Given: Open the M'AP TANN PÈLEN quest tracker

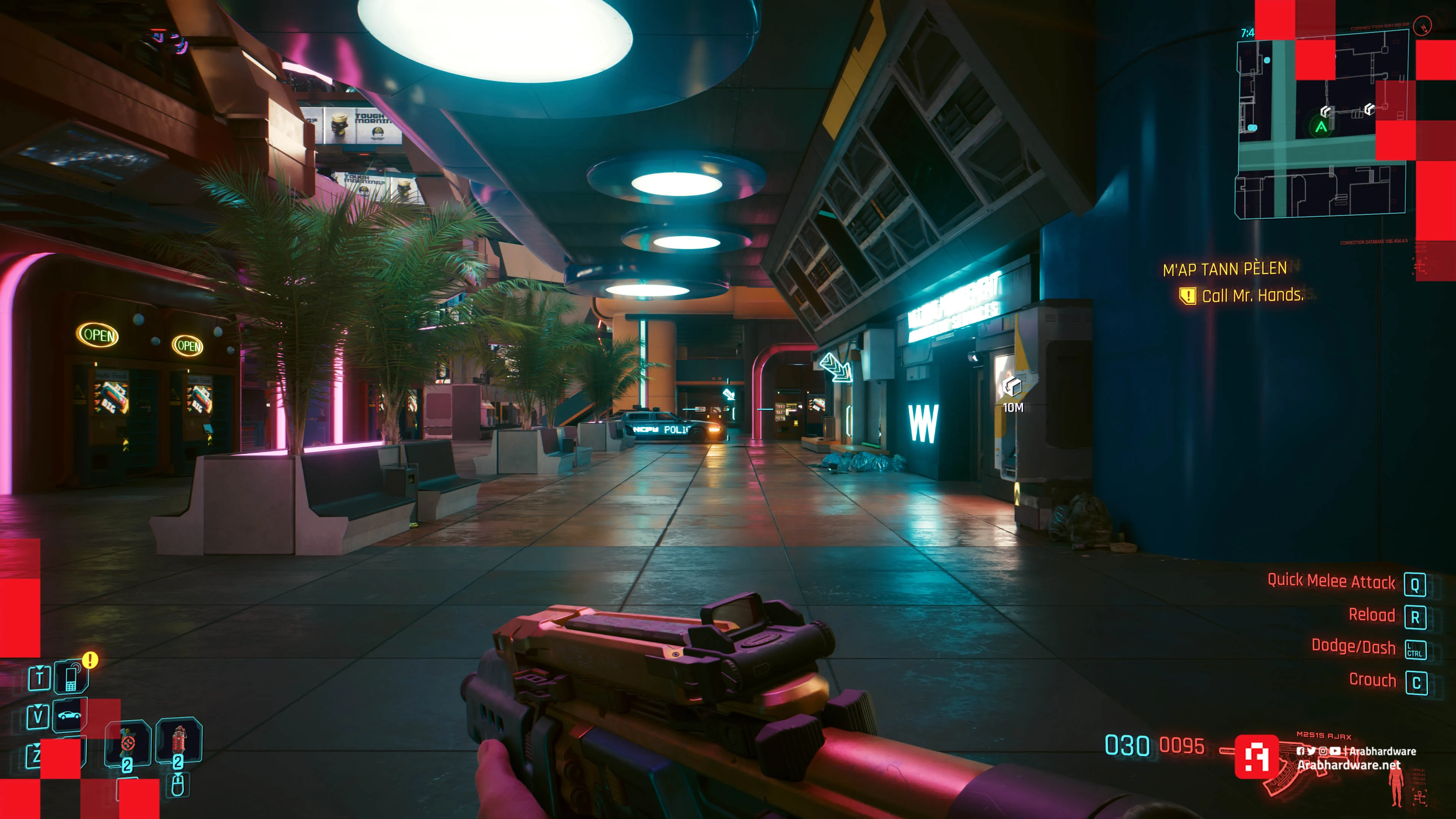Looking at the screenshot, I should 1224,269.
